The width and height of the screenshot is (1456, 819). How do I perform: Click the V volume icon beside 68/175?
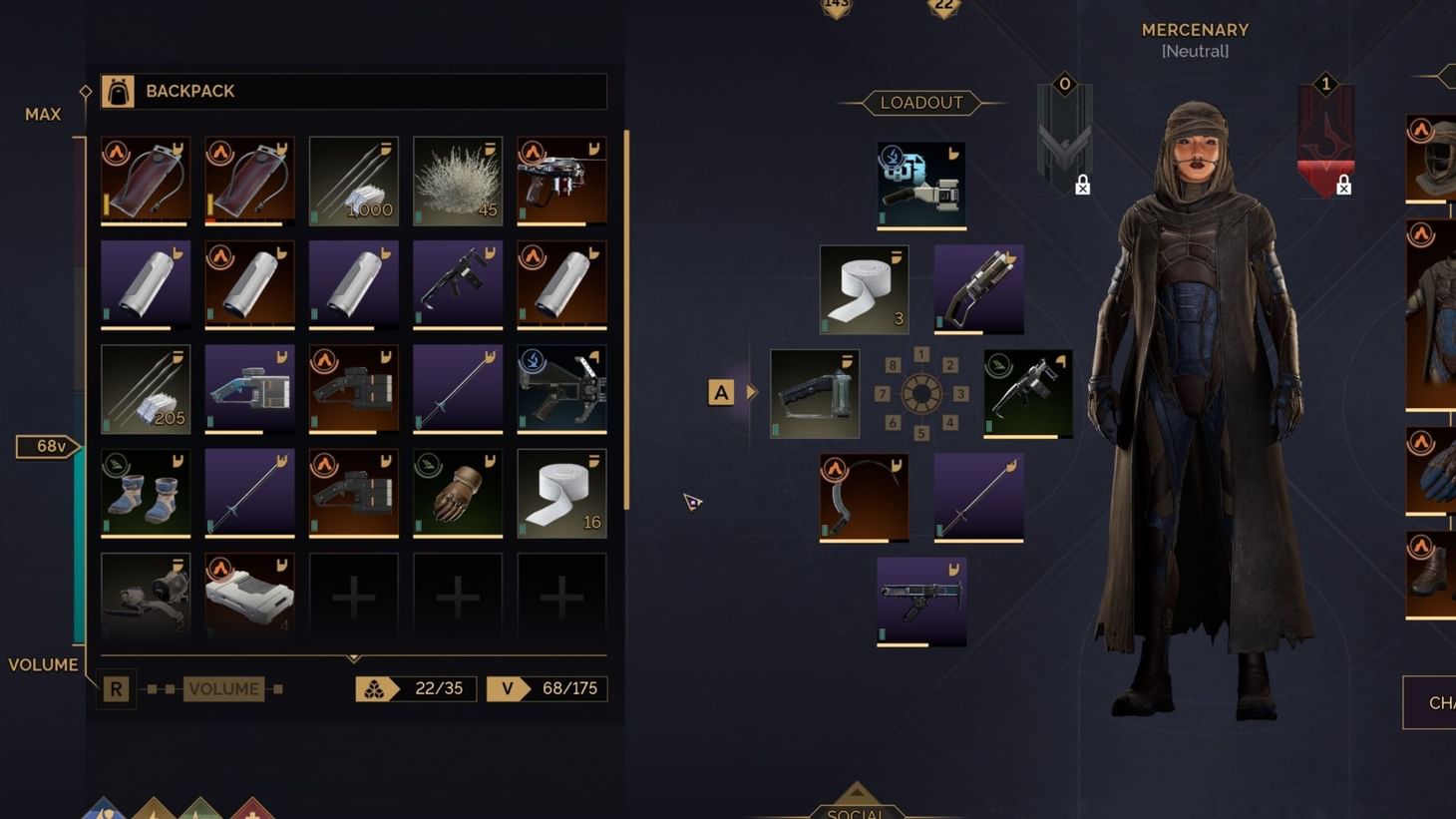point(507,688)
